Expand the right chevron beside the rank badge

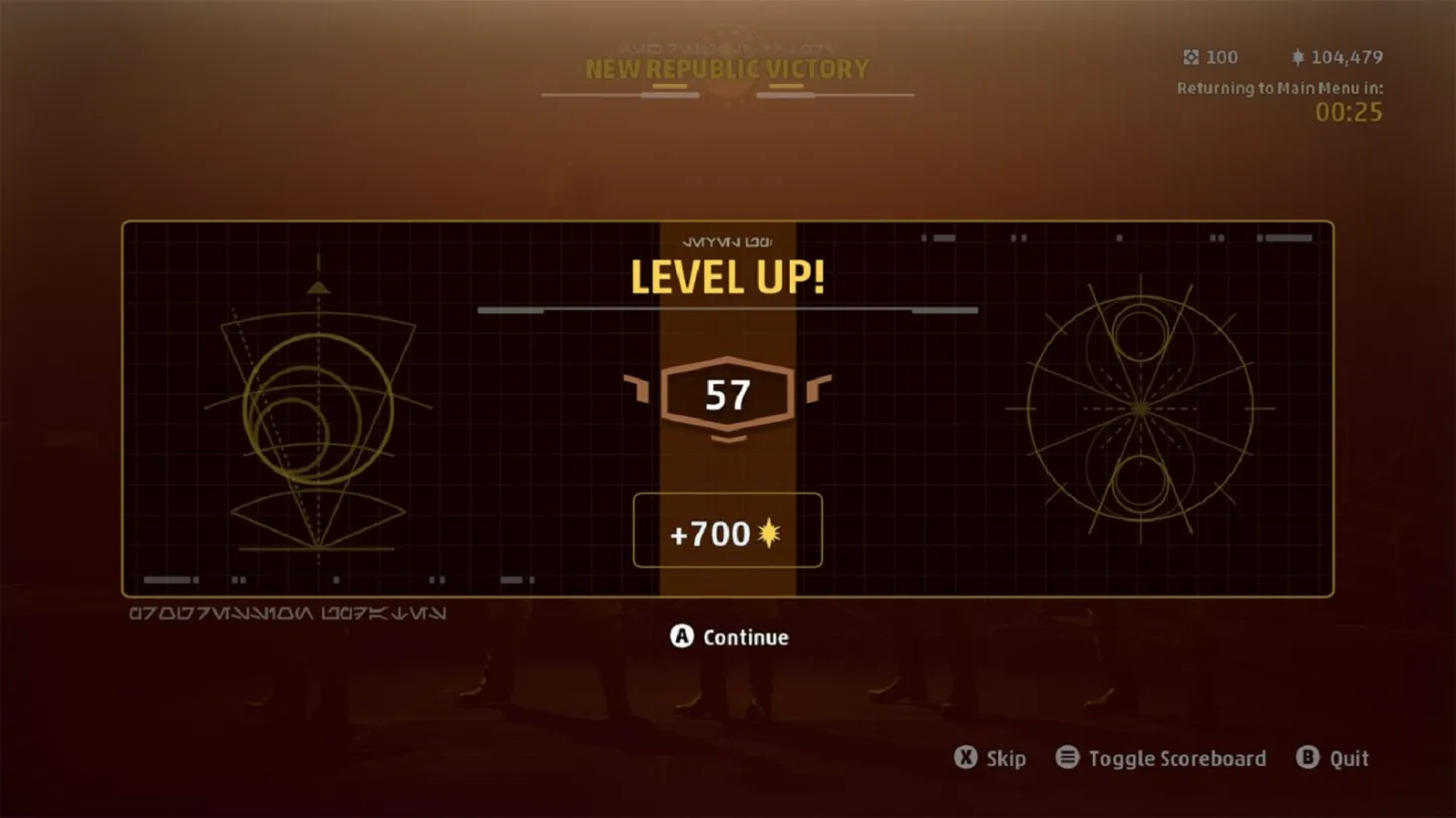(821, 389)
